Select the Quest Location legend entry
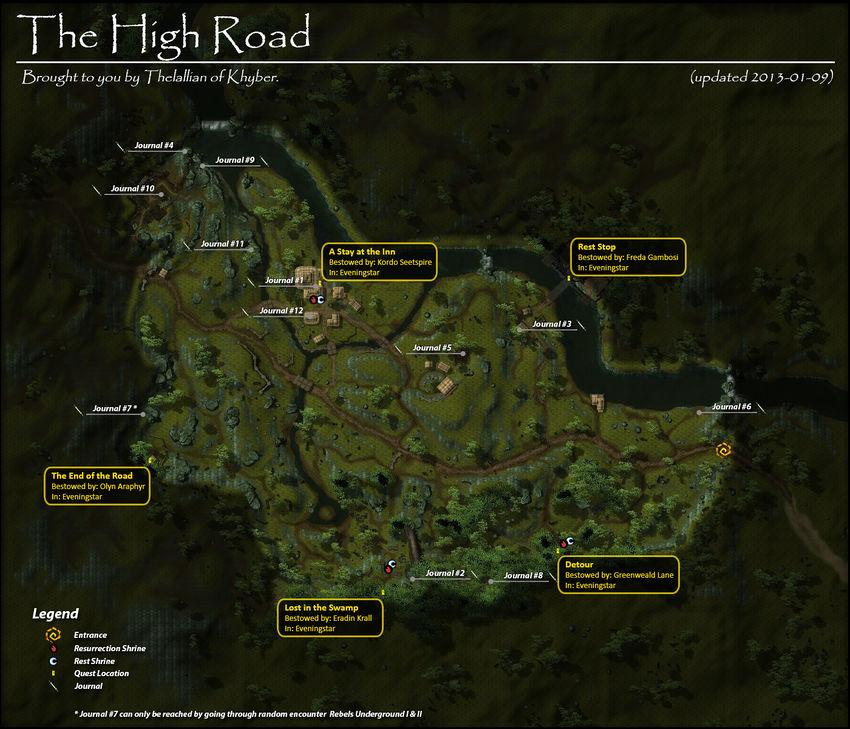This screenshot has height=729, width=850. [100, 674]
